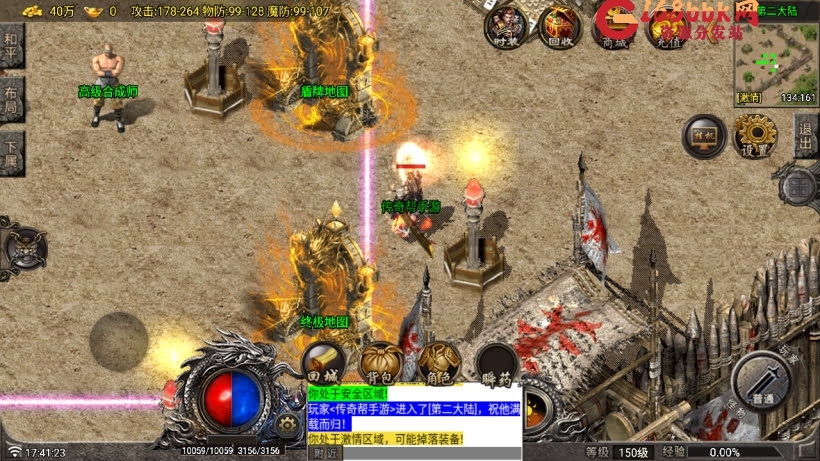Use the 瞬药 instant potion button
This screenshot has width=820, height=461.
496,364
